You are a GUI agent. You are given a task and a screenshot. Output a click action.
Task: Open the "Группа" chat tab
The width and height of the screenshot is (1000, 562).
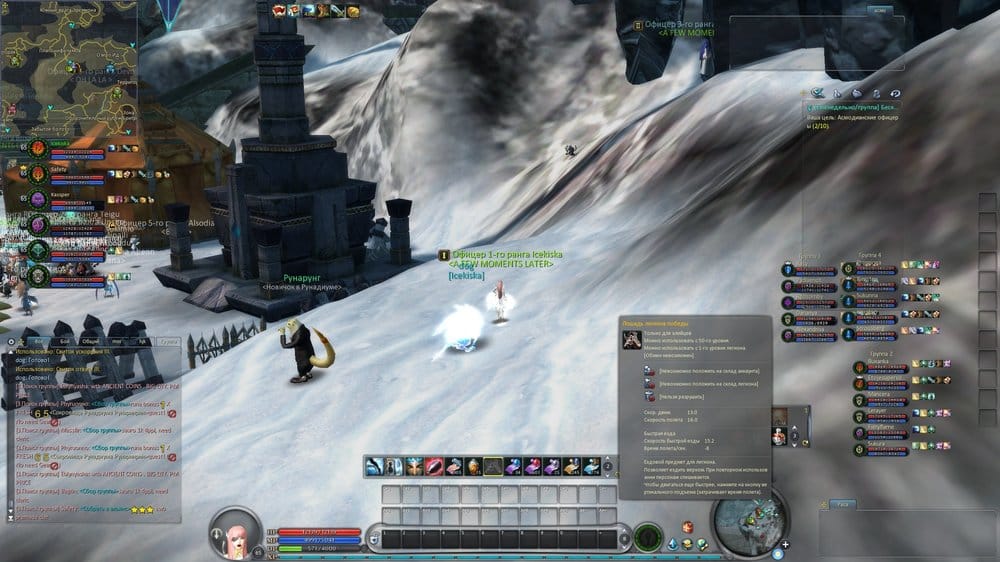tap(169, 341)
